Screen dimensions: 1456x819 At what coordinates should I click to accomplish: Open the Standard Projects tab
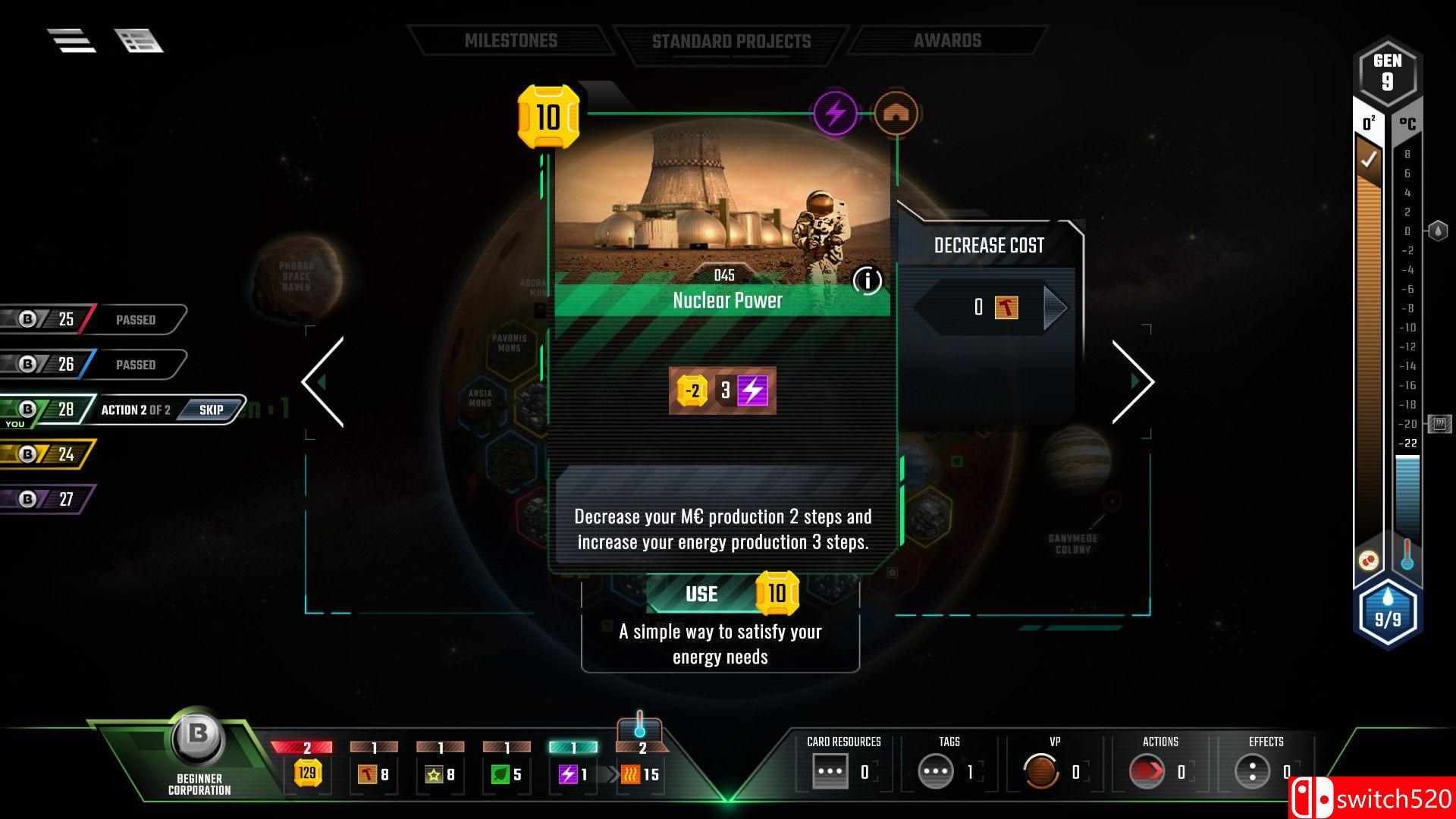[731, 41]
